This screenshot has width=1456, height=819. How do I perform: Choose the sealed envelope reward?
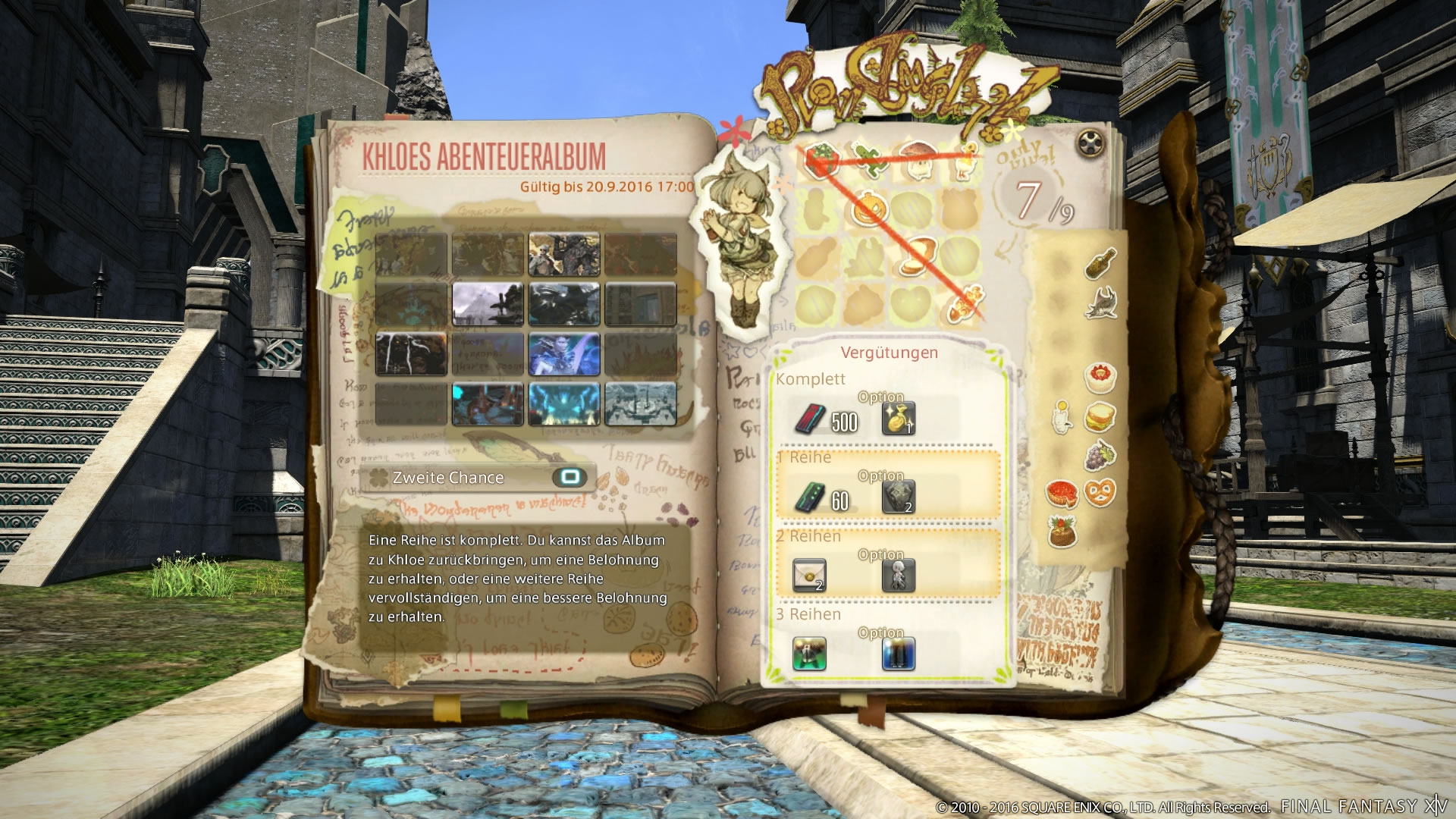tap(809, 576)
